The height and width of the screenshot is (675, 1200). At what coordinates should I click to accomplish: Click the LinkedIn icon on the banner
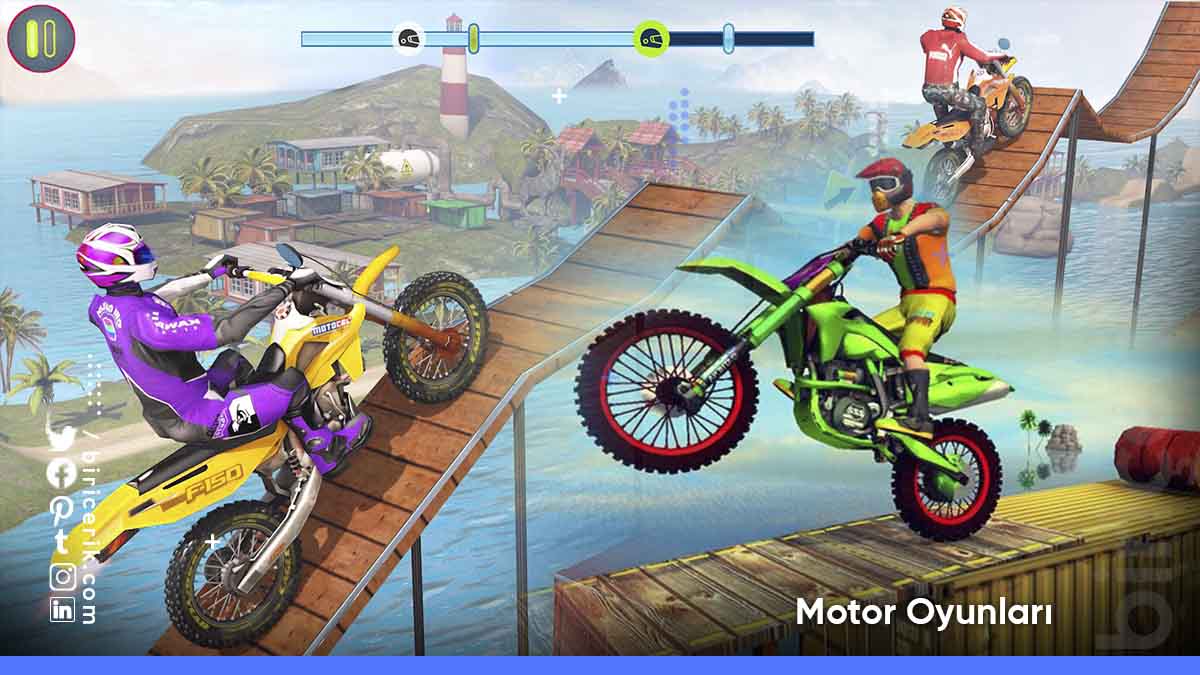62,609
